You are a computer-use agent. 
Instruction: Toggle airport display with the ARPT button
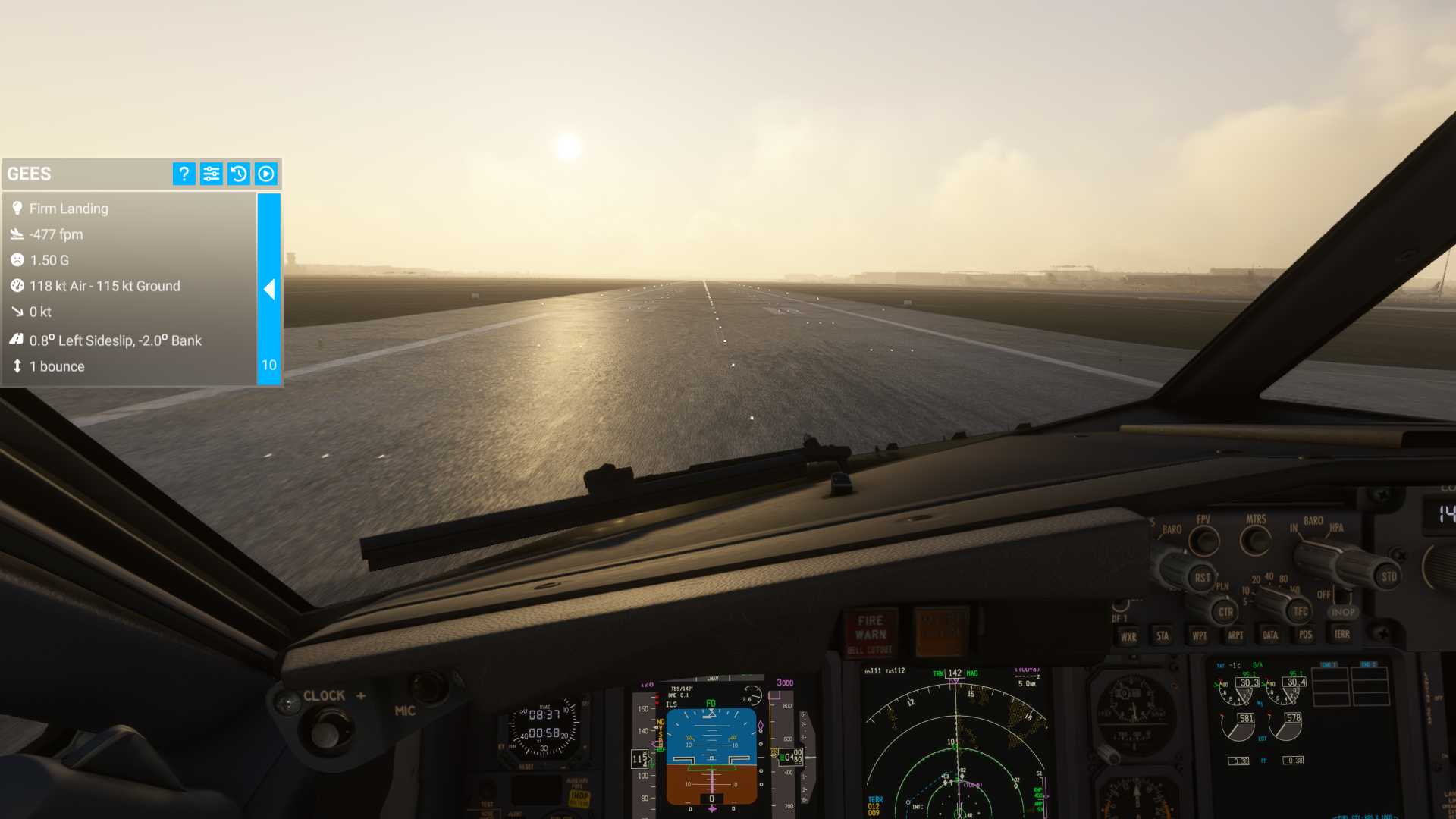tap(1235, 636)
